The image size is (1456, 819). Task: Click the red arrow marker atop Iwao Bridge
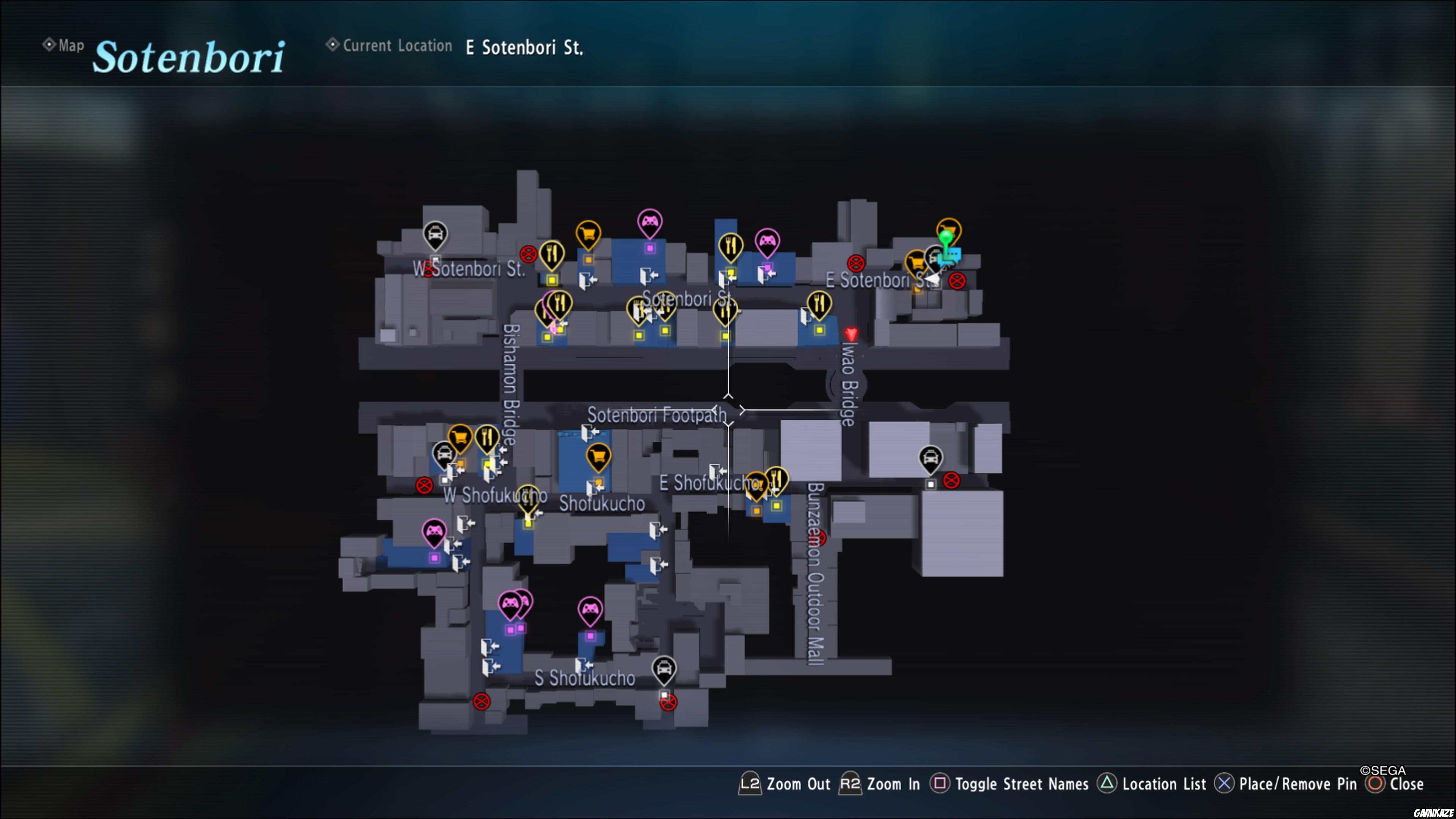click(850, 334)
